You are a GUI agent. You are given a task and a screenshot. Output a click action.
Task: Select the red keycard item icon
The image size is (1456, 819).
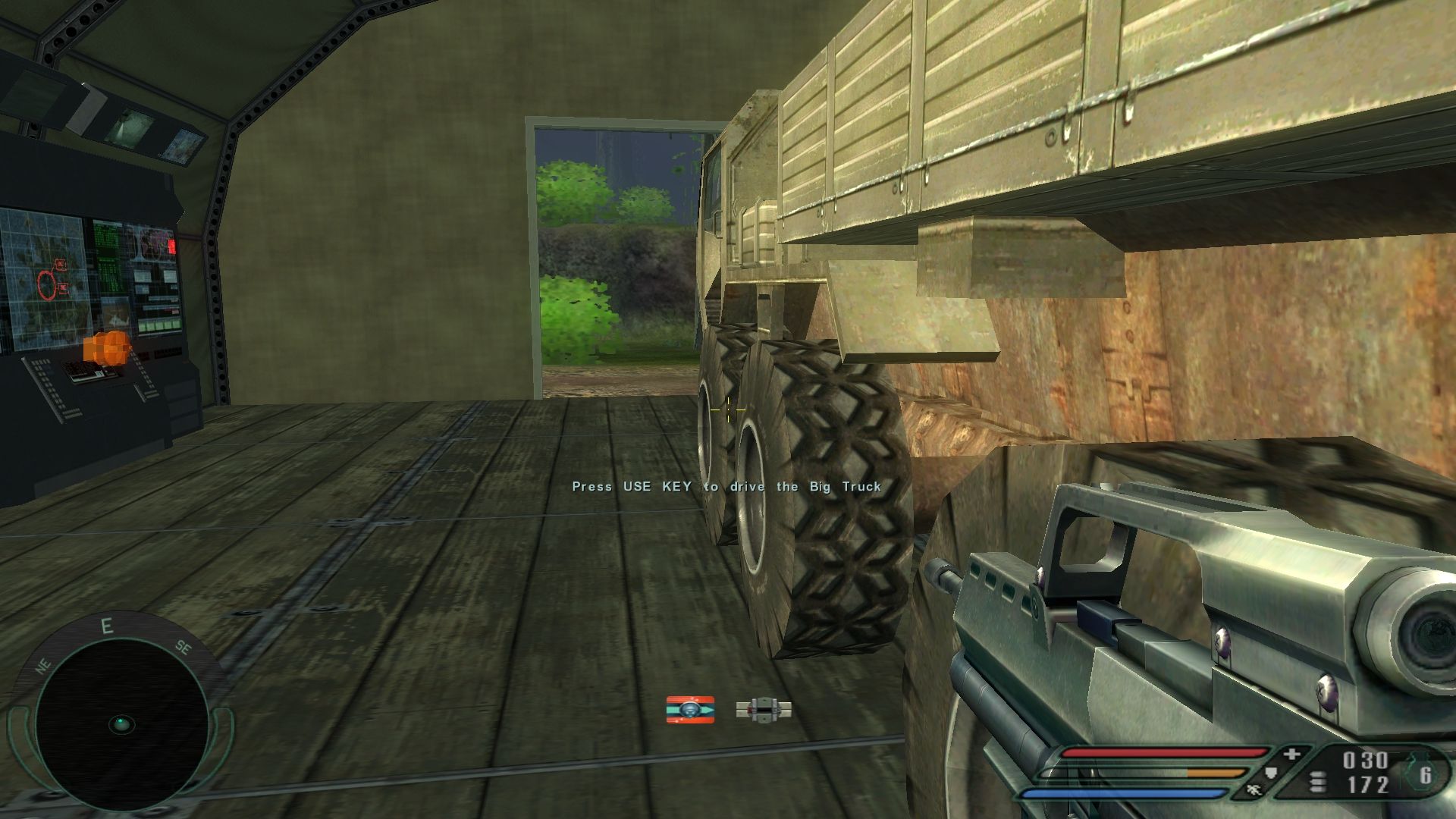690,710
